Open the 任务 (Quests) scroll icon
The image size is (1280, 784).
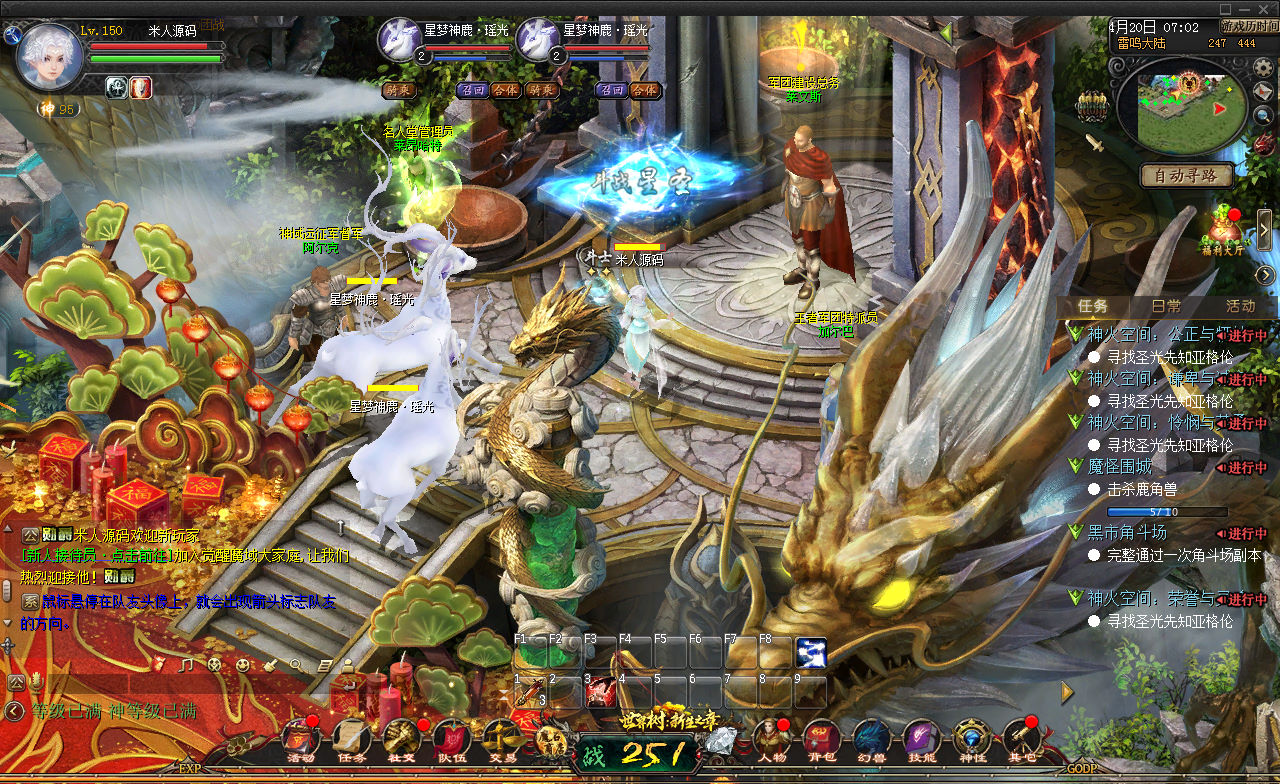tap(351, 738)
